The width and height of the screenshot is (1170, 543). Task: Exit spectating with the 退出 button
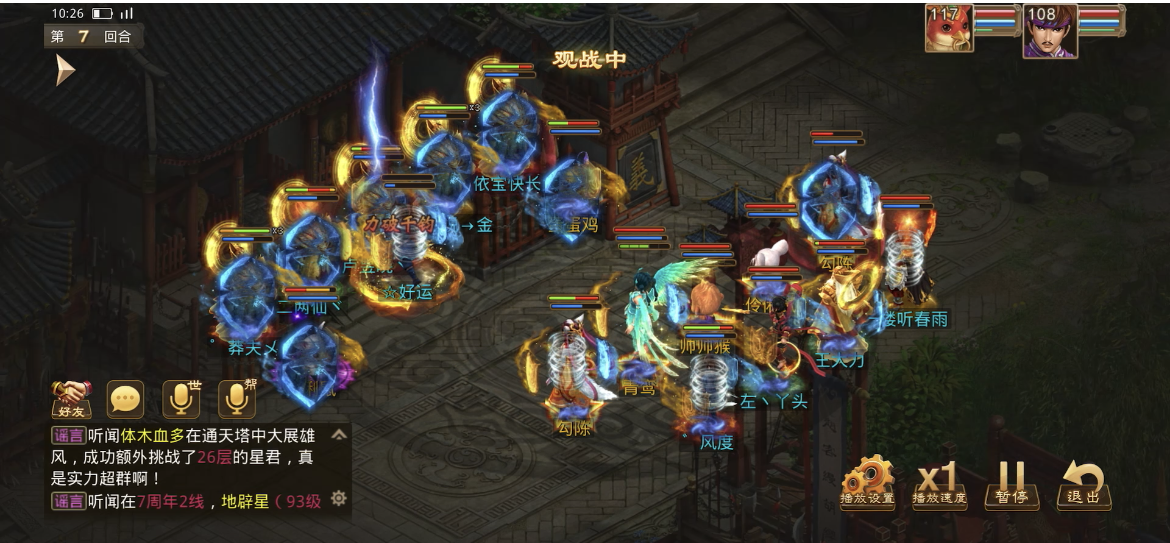point(1083,482)
